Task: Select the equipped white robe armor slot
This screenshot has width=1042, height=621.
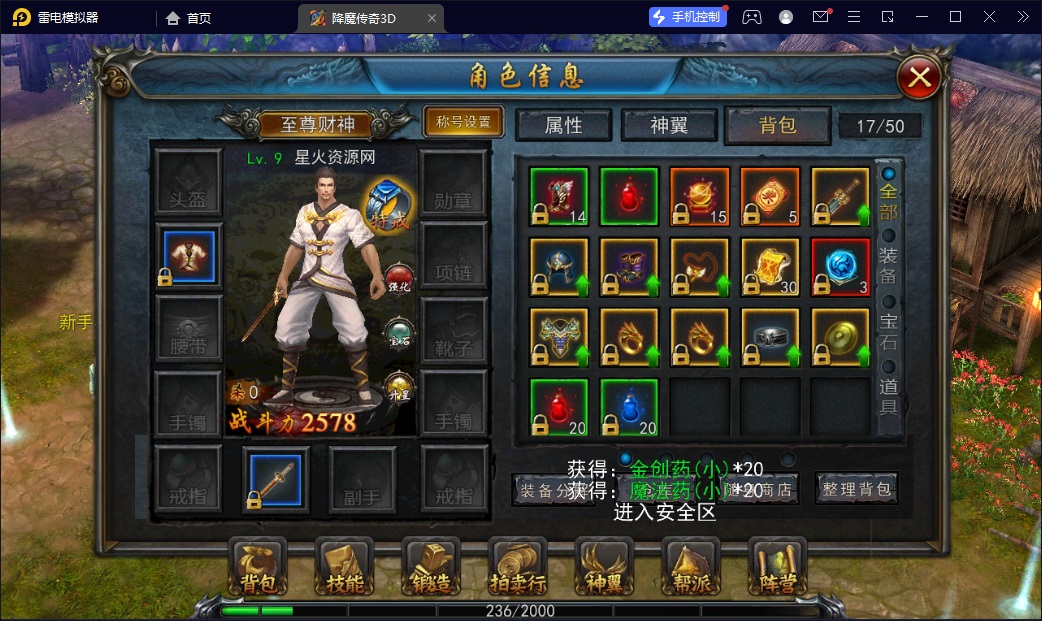Action: (189, 255)
